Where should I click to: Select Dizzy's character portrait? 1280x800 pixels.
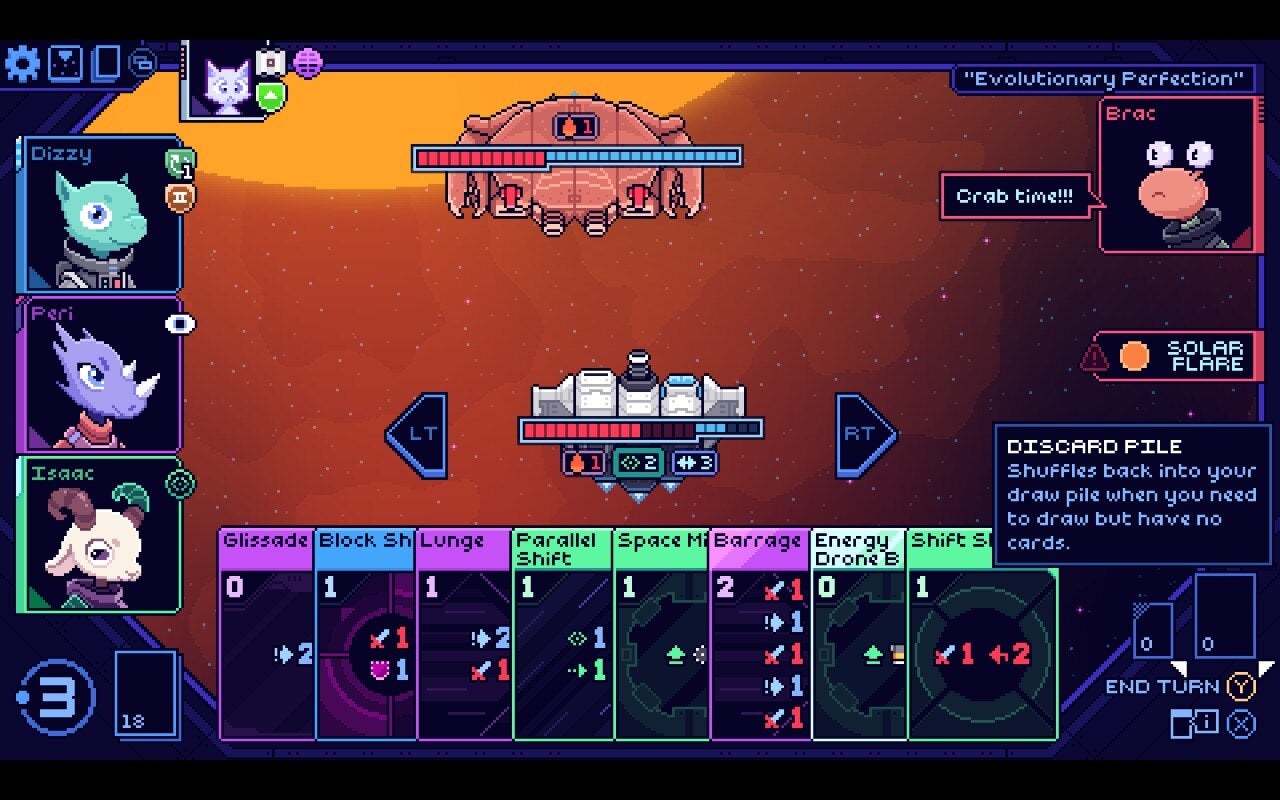tap(100, 215)
